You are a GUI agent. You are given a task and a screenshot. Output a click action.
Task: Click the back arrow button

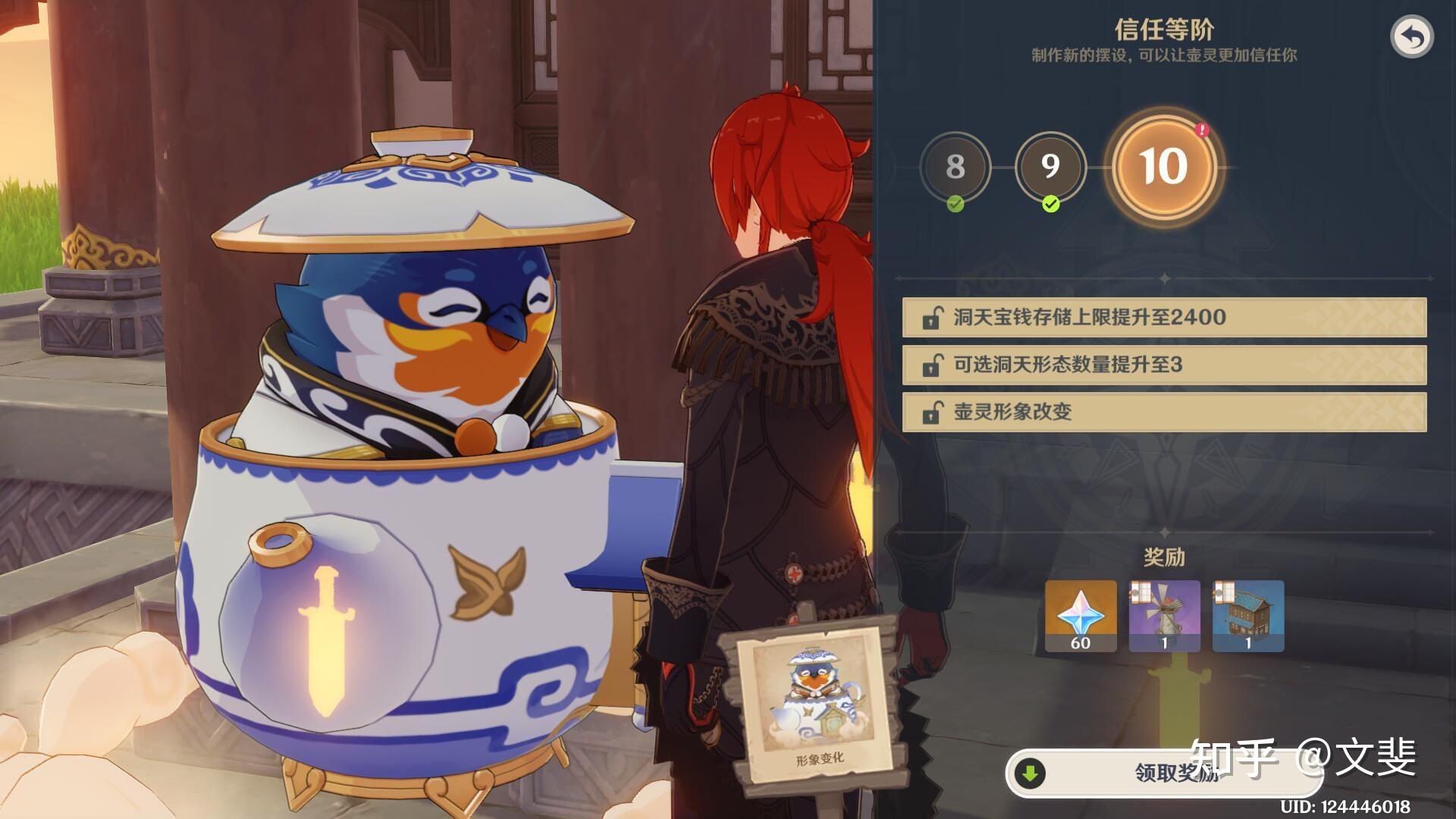click(x=1411, y=37)
